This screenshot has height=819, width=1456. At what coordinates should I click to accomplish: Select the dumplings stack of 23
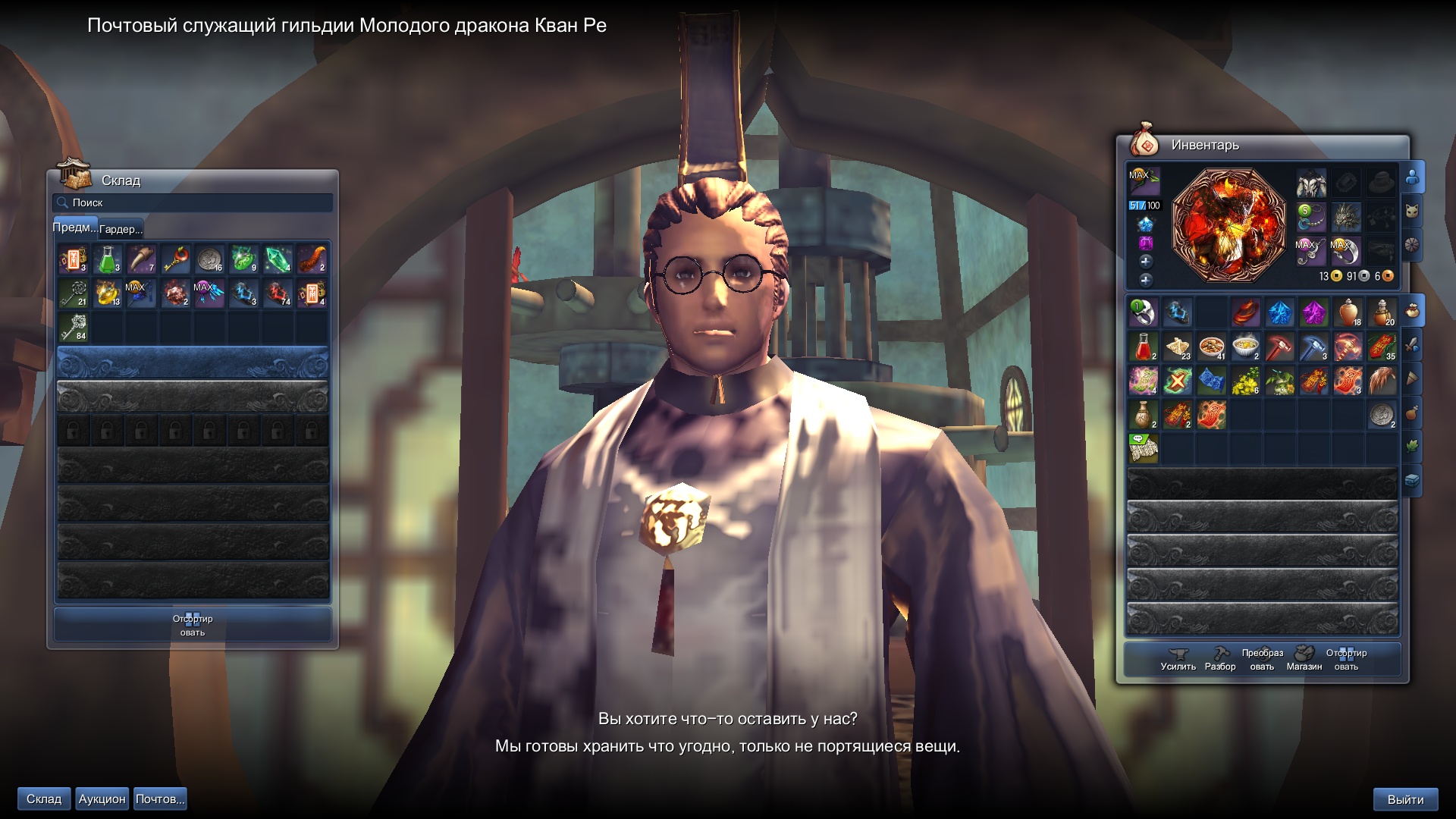pos(1177,347)
